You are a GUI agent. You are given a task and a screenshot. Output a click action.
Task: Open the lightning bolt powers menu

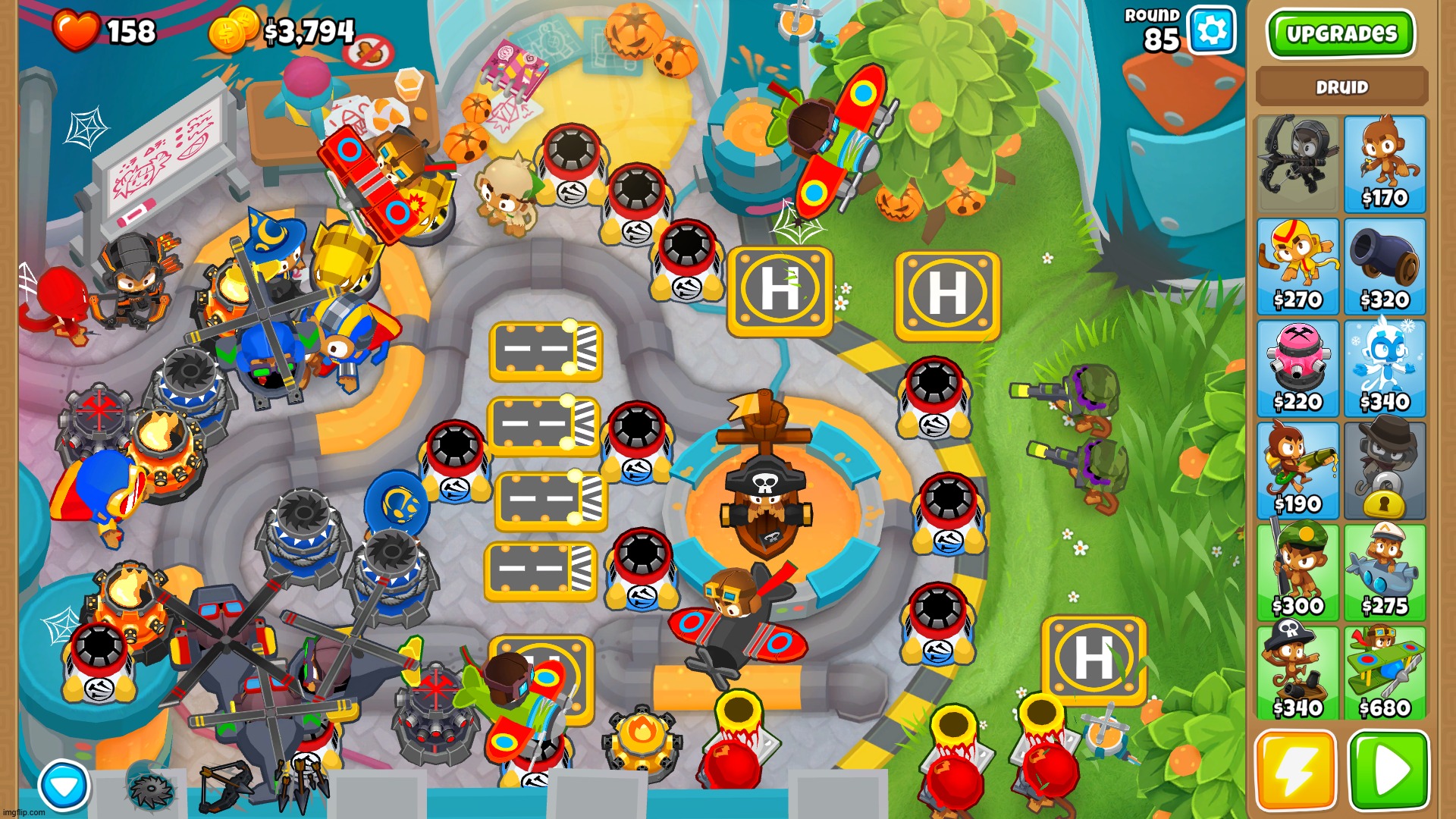[x=1295, y=770]
